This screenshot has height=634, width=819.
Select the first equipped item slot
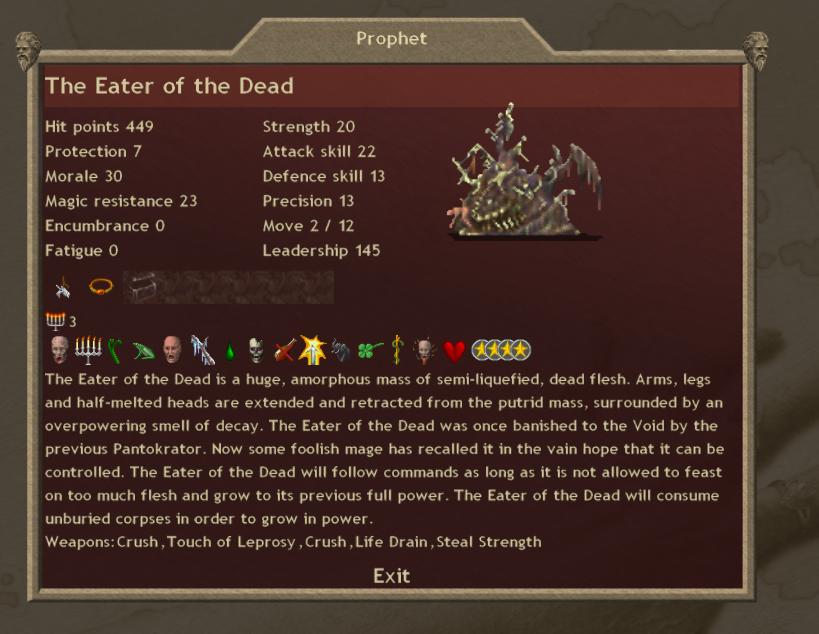tap(63, 288)
